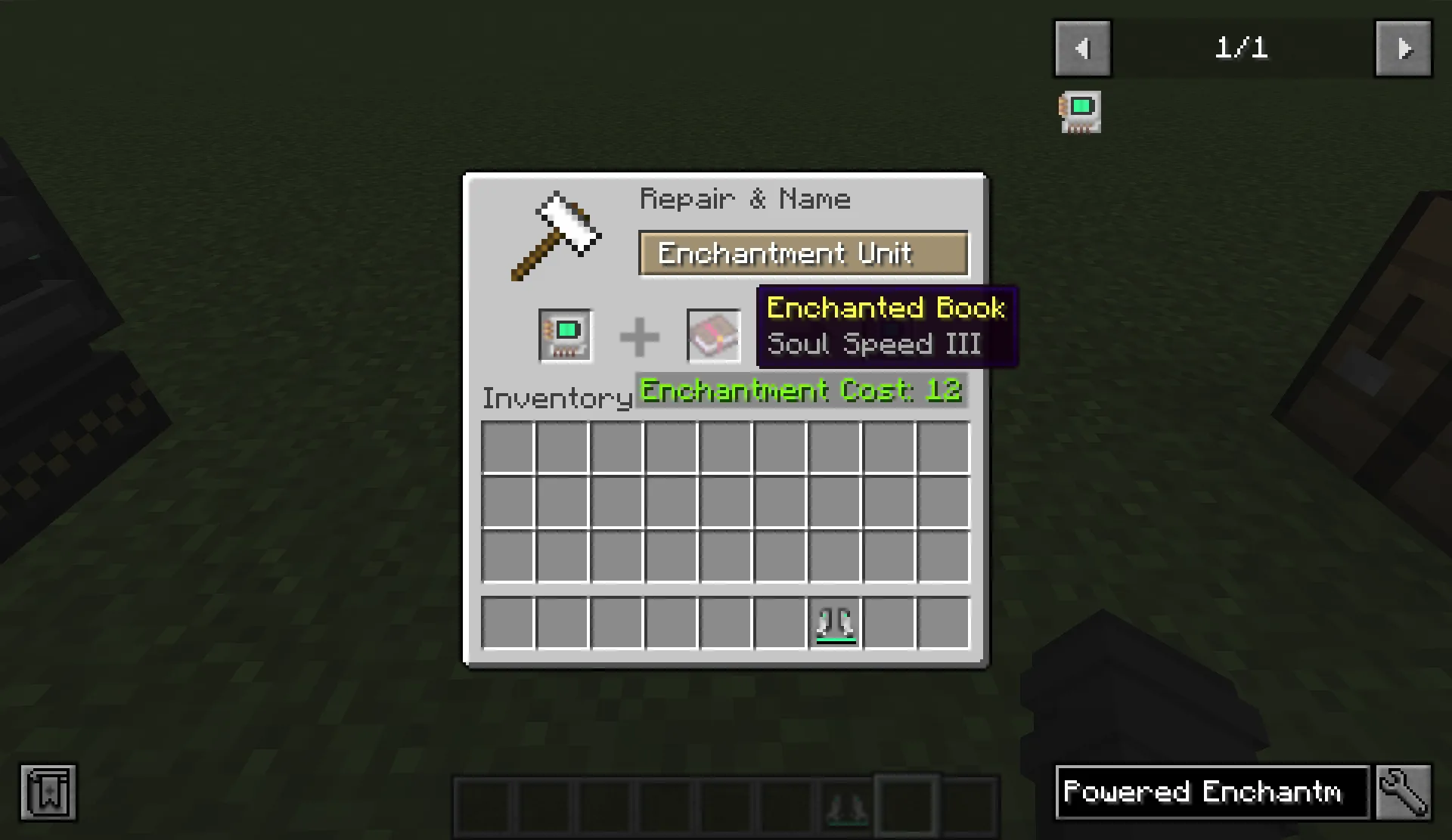
Task: Select the boots icon on the bottom action bar
Action: (848, 806)
